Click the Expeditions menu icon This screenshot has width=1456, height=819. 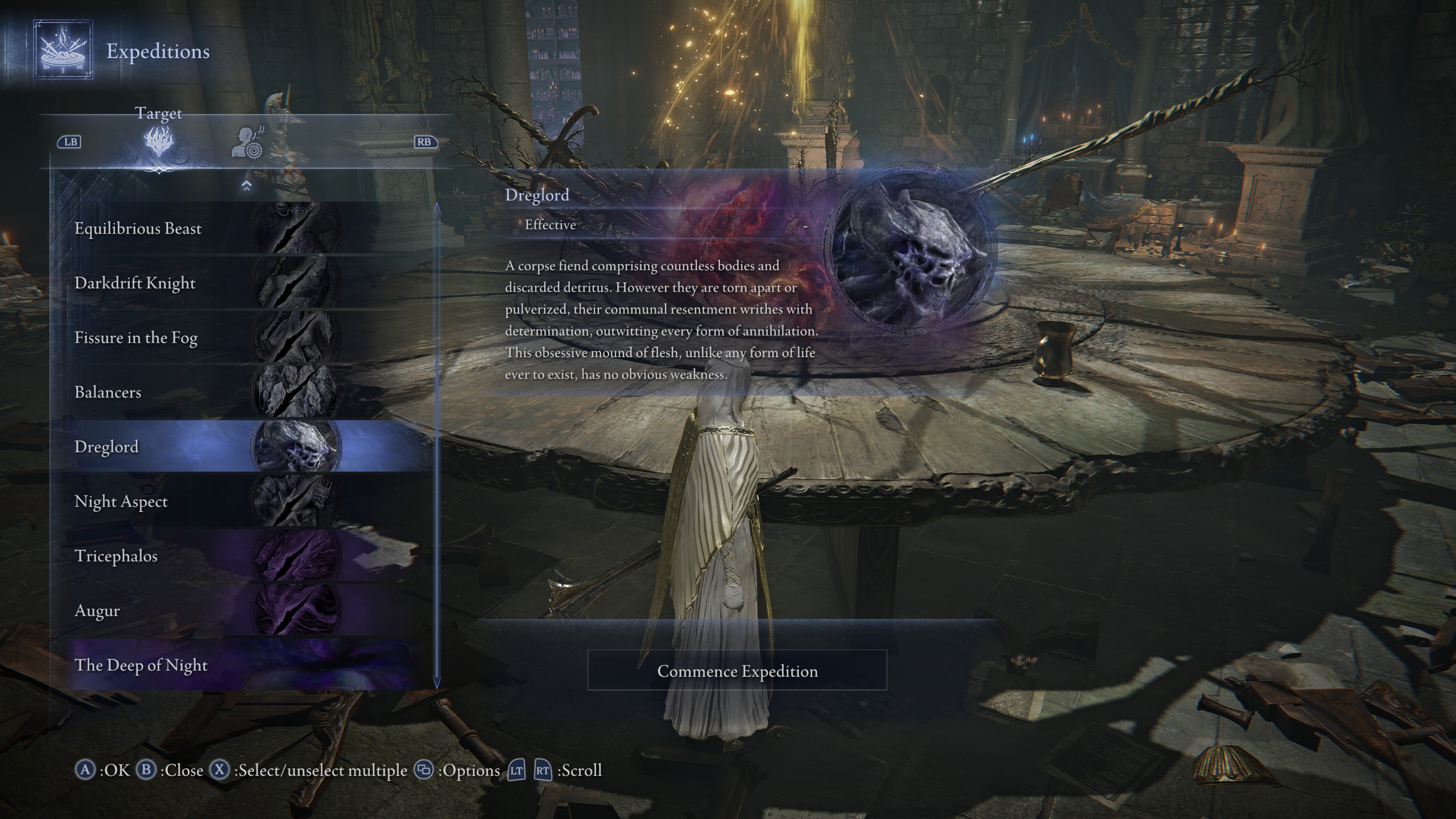pyautogui.click(x=63, y=51)
